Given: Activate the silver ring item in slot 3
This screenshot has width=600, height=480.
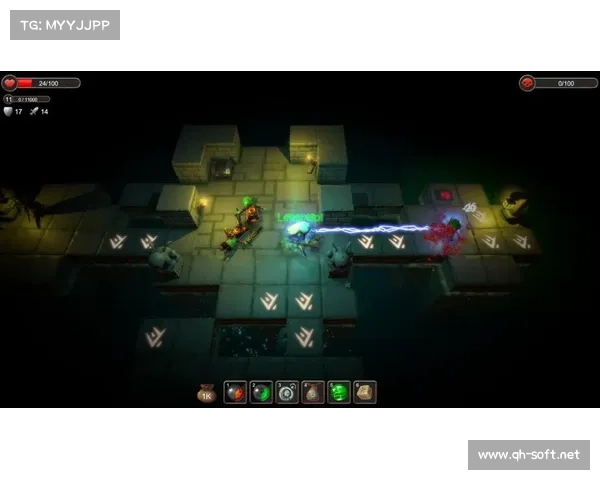Looking at the screenshot, I should 288,393.
